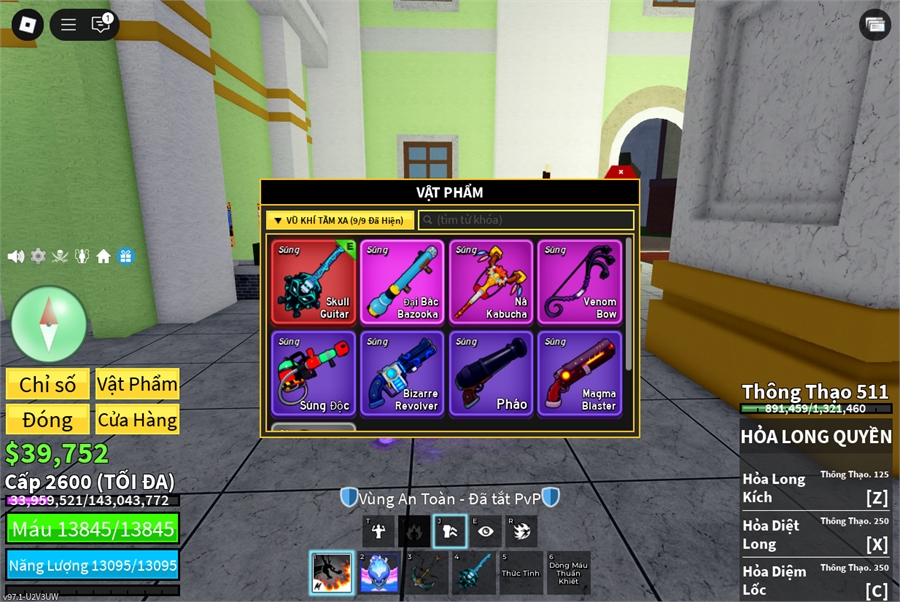
Task: Click the Đóng button
Action: click(47, 420)
